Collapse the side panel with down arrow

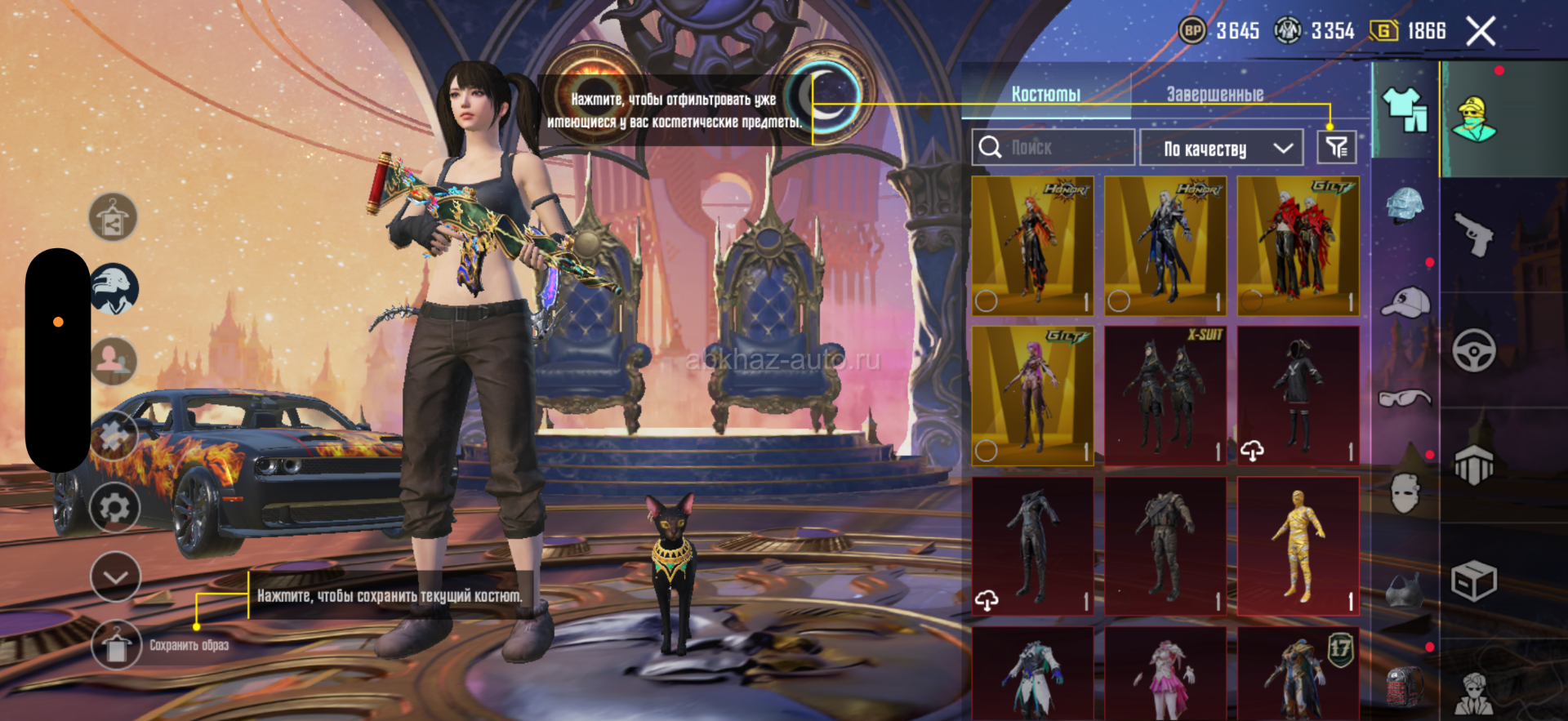tap(115, 576)
